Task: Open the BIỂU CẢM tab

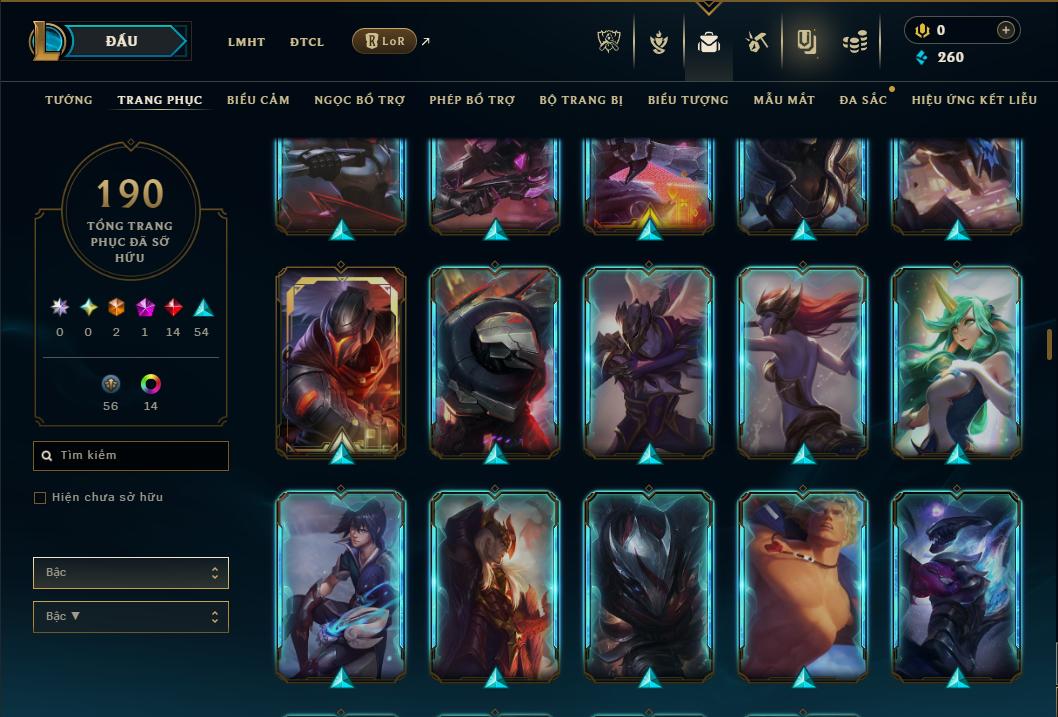Action: (258, 100)
